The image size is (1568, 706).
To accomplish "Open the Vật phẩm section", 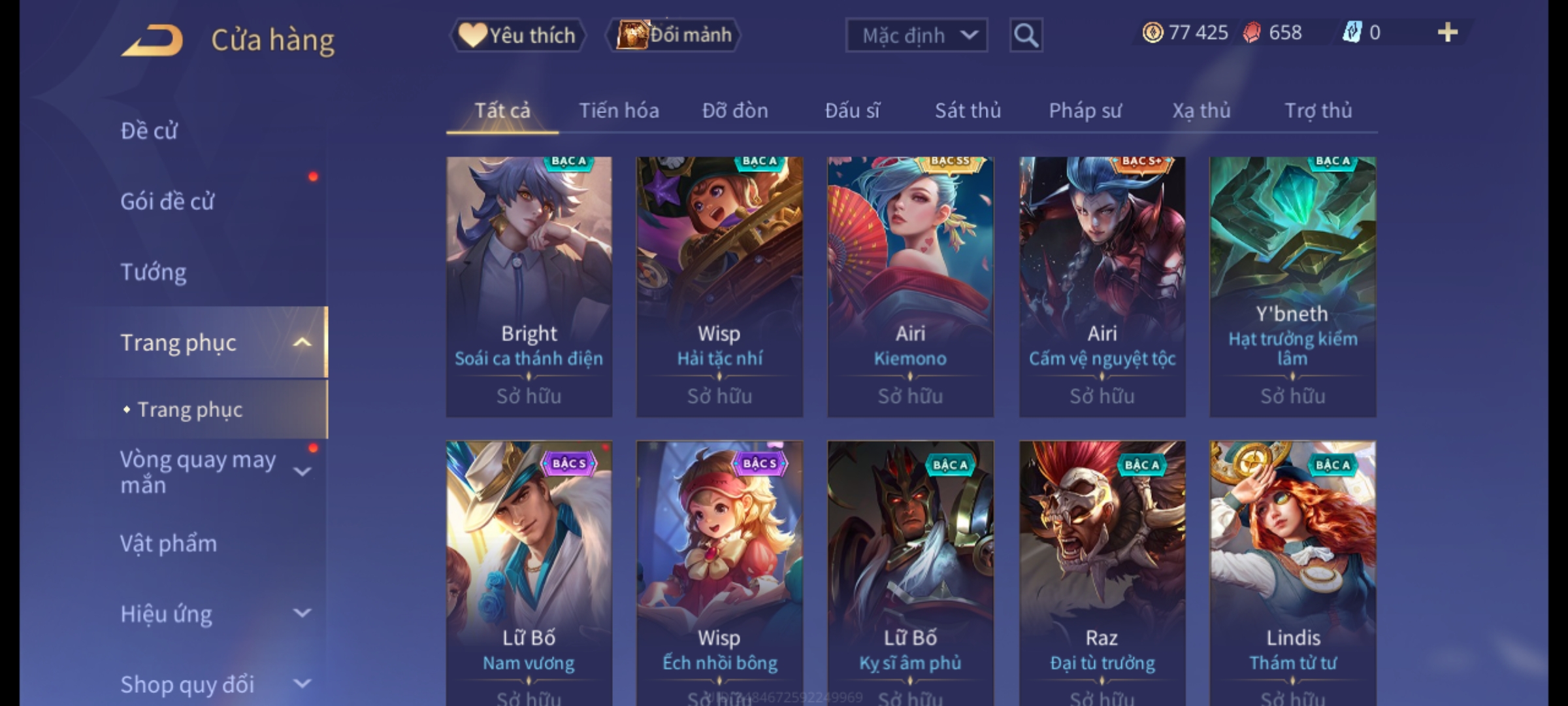I will click(169, 544).
